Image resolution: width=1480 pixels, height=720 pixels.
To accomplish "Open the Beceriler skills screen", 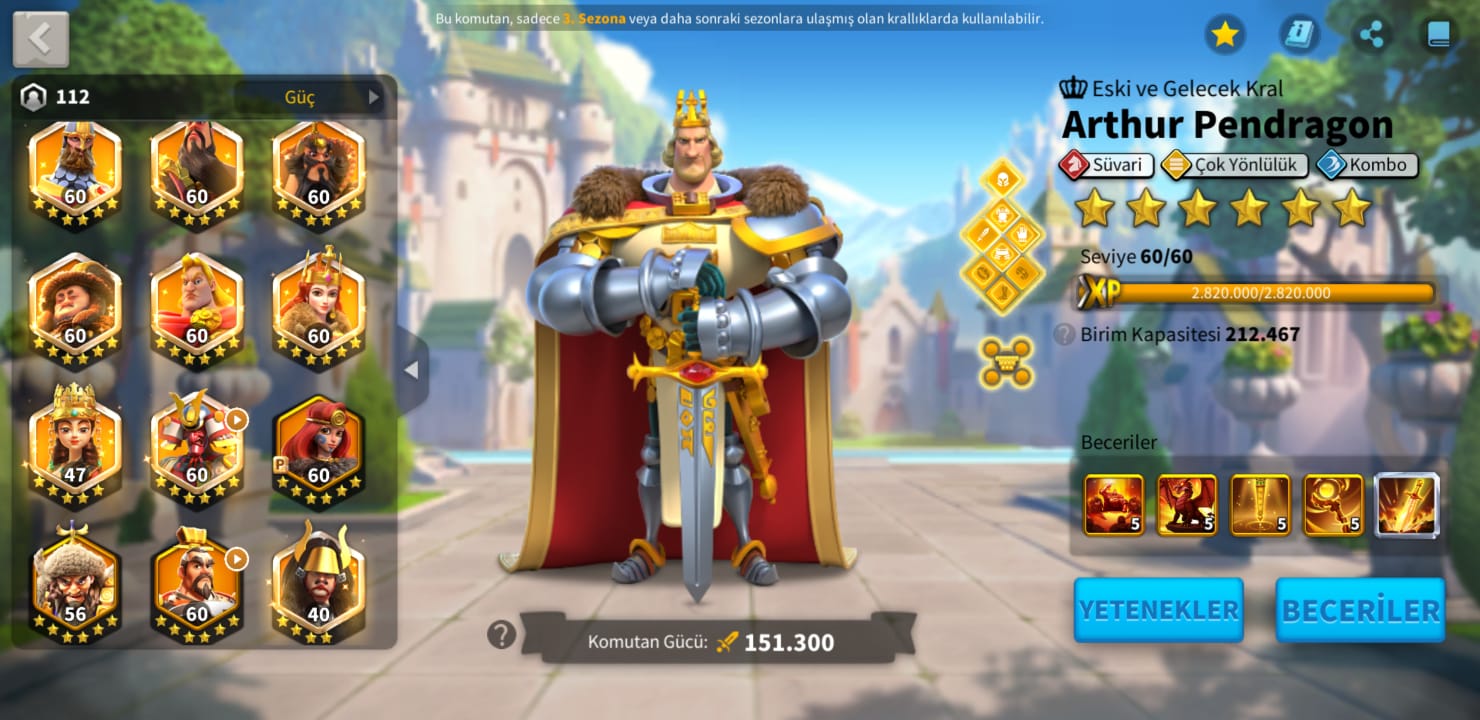I will pos(1360,610).
